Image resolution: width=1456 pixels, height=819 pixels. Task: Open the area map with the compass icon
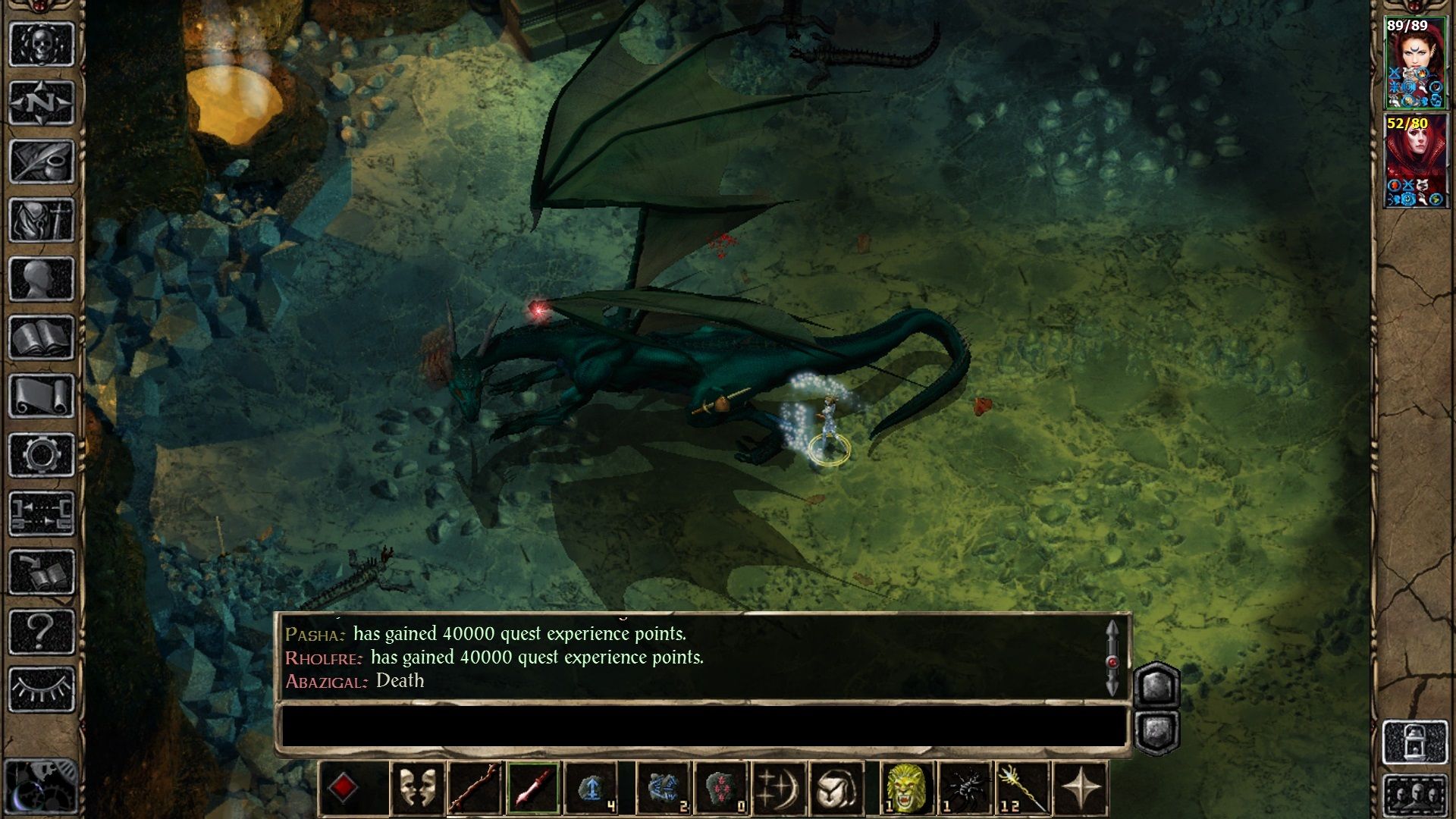coord(42,102)
